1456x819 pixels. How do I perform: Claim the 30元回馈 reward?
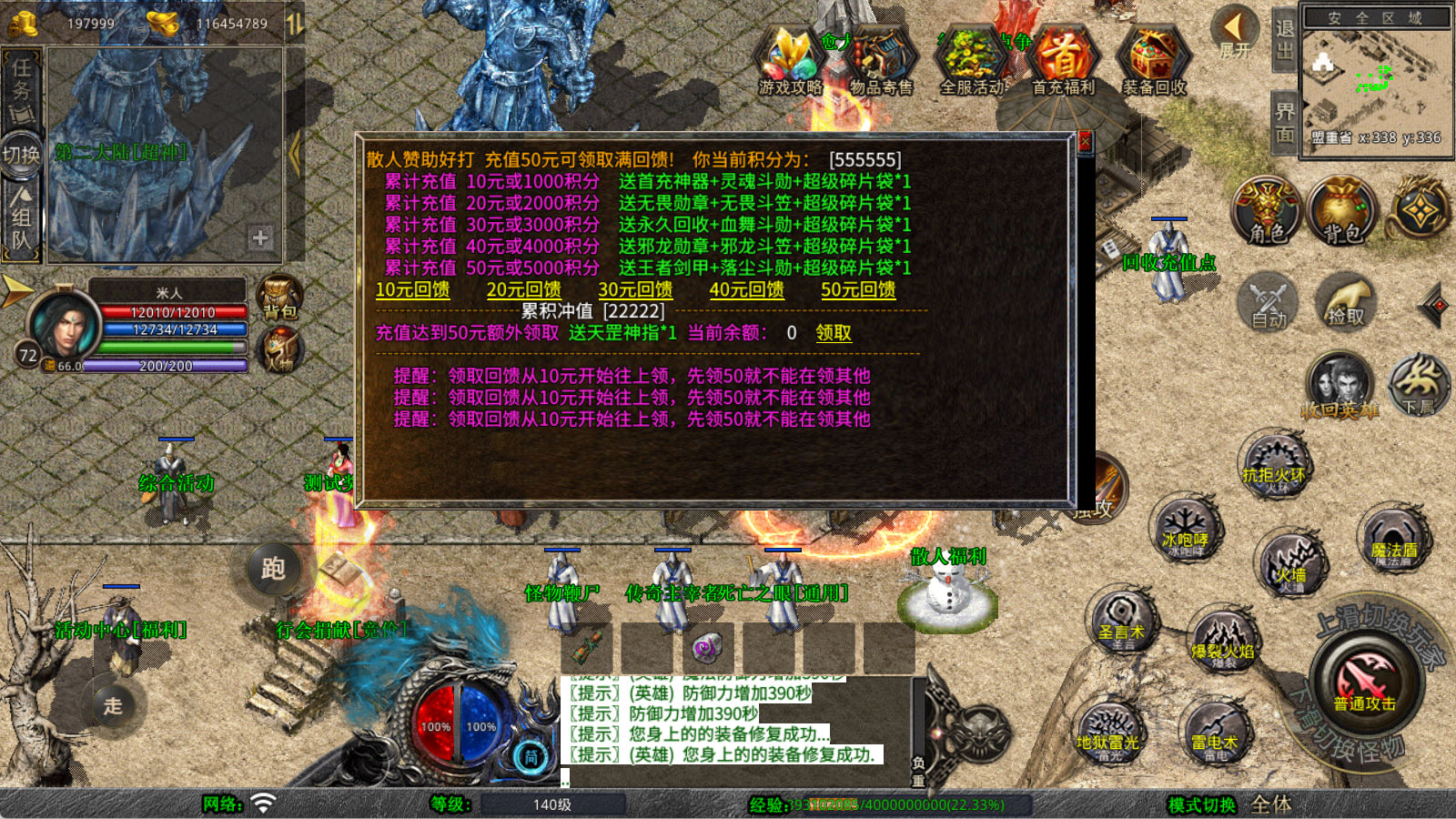(635, 289)
